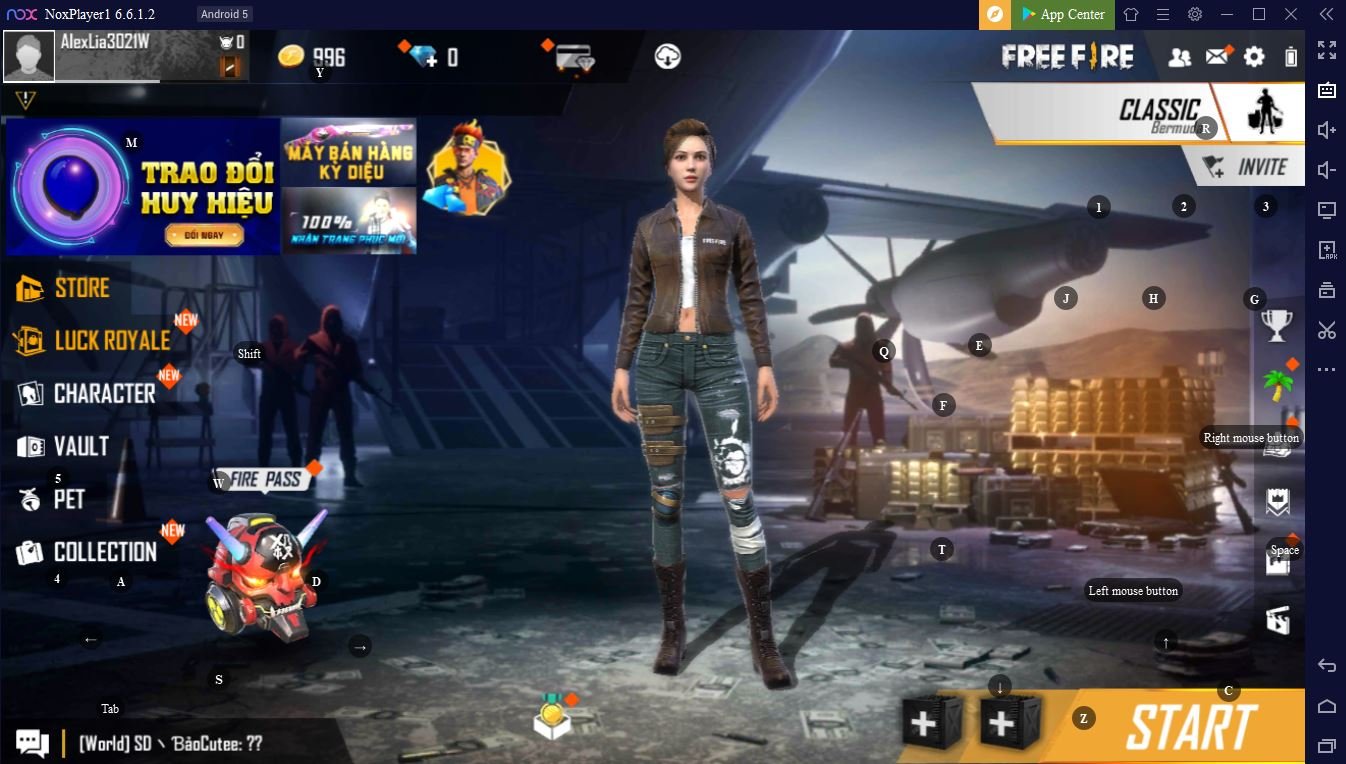Toggle fullscreen in Nox sidebar
This screenshot has height=764, width=1346.
(x=1327, y=48)
